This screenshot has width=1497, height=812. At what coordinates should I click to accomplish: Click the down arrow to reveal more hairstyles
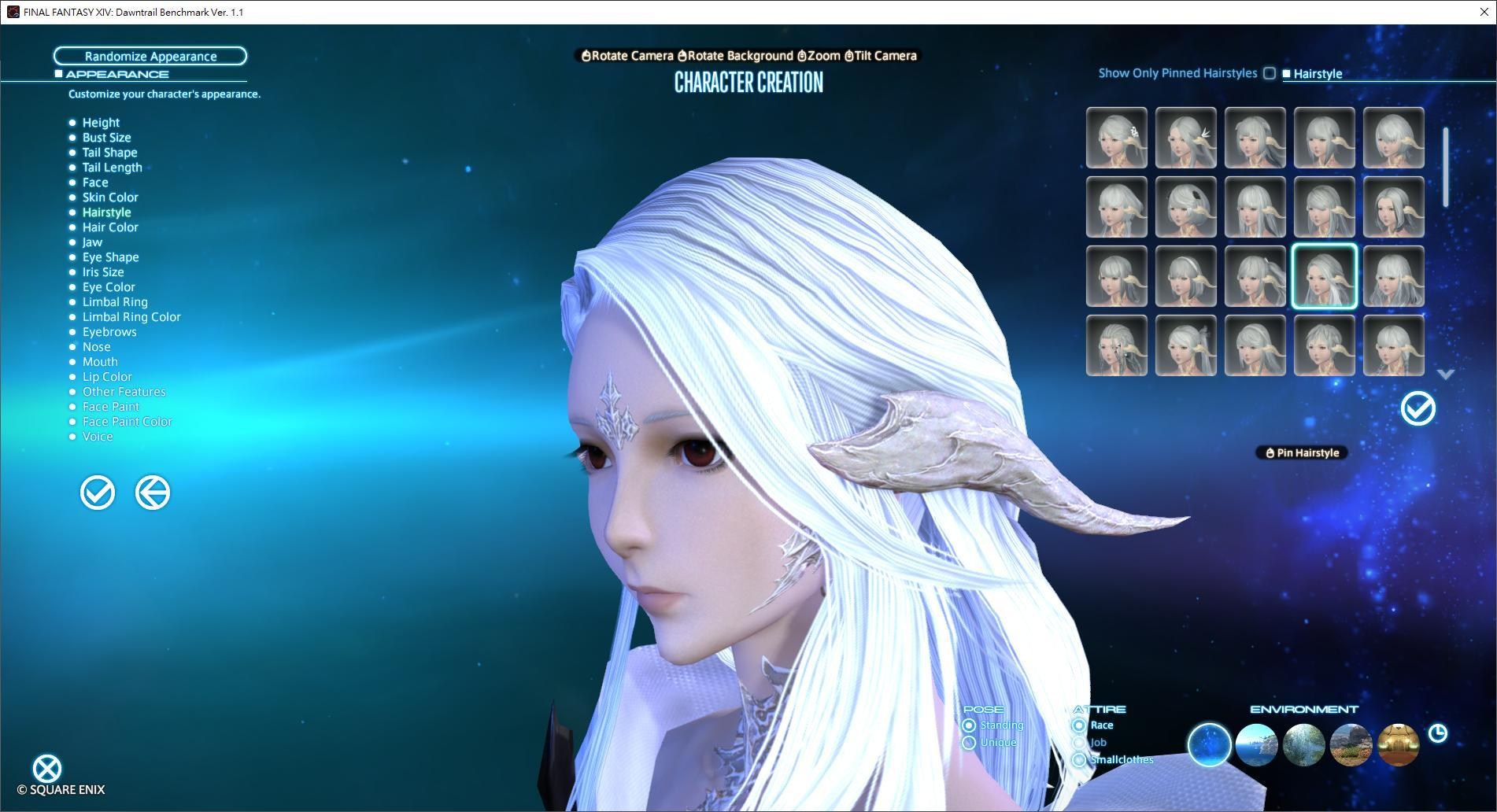[1445, 375]
